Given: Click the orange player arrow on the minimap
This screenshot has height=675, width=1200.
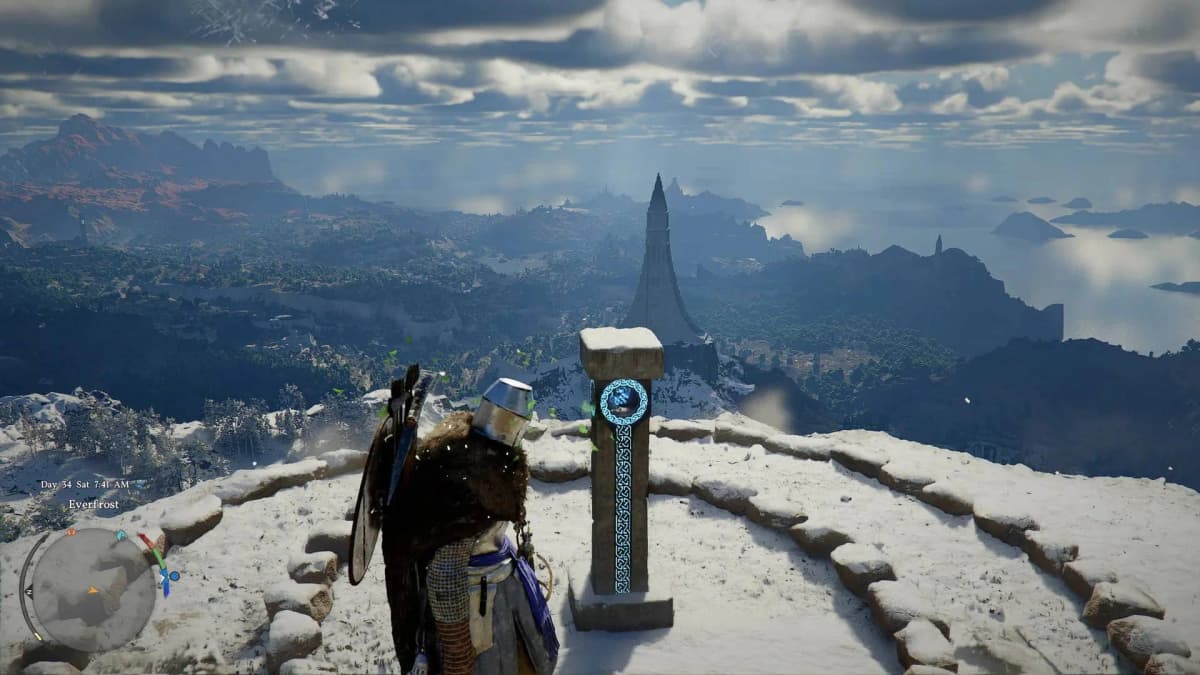Looking at the screenshot, I should coord(93,589).
